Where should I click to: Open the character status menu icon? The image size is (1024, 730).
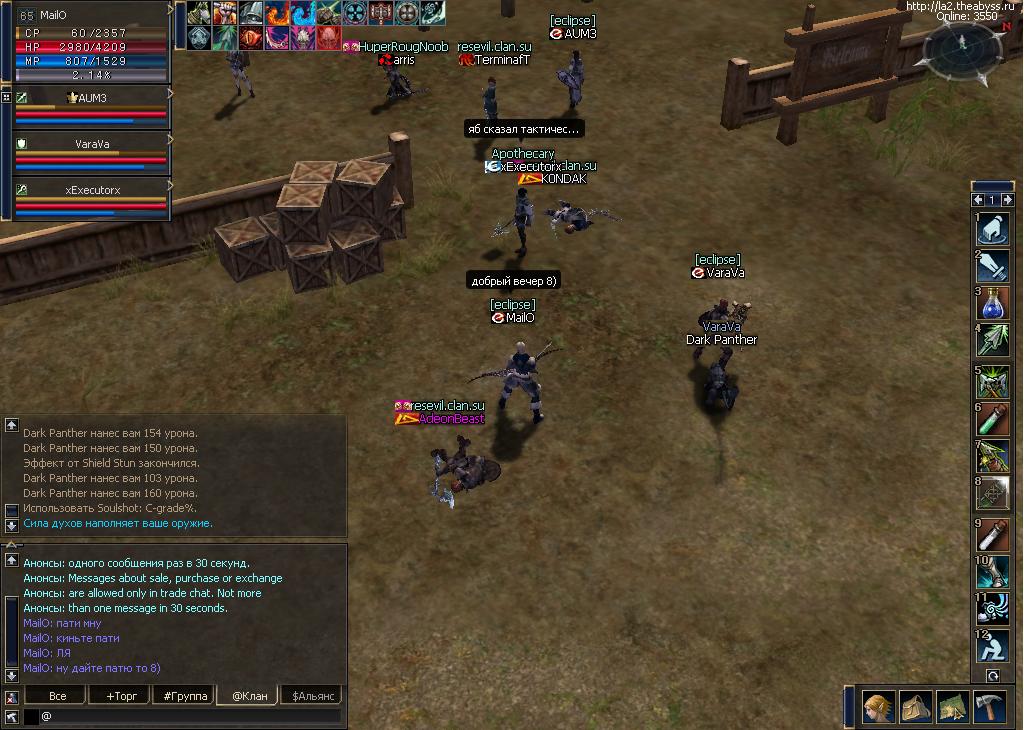point(879,707)
